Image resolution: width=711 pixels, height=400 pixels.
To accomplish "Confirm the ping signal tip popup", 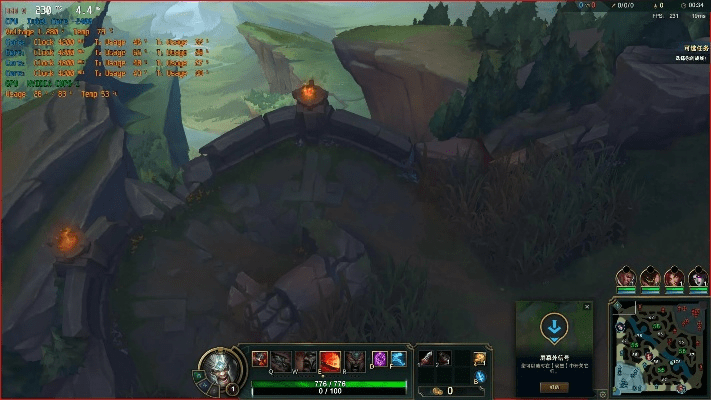I will tap(552, 385).
